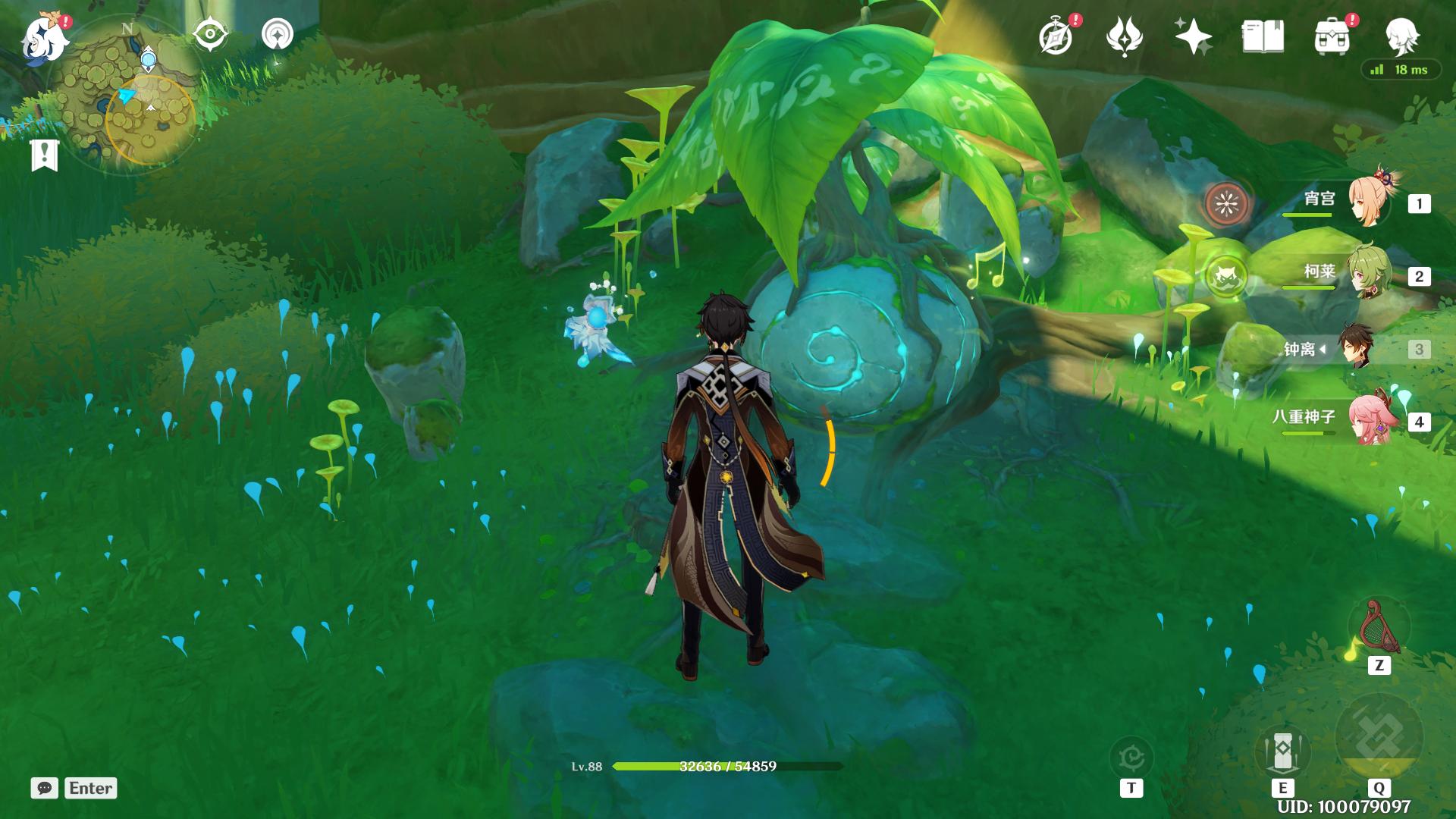1456x819 pixels.
Task: Open the Tutorial book icon
Action: pyautogui.click(x=1263, y=36)
